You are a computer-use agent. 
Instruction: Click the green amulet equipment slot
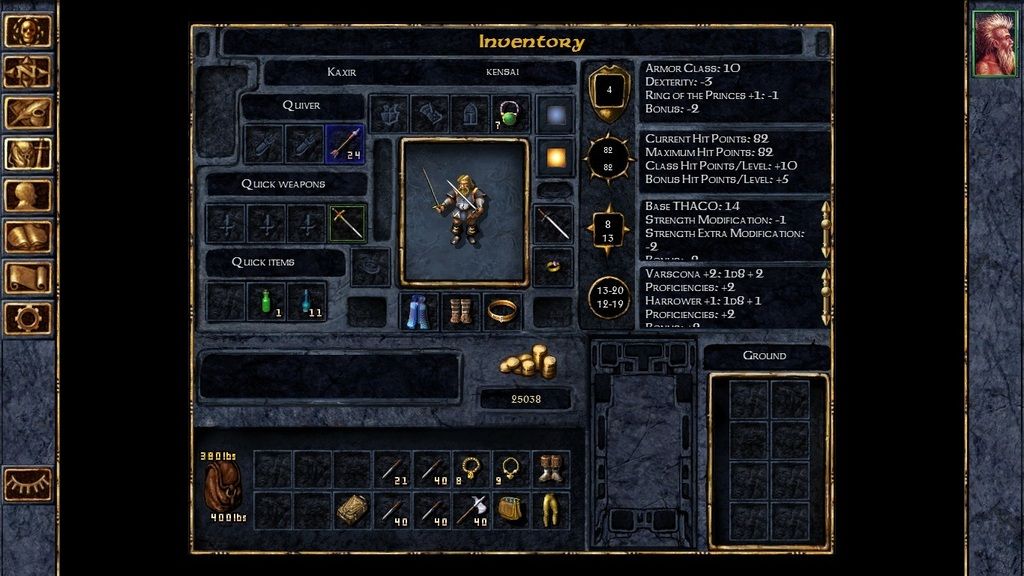(x=510, y=114)
